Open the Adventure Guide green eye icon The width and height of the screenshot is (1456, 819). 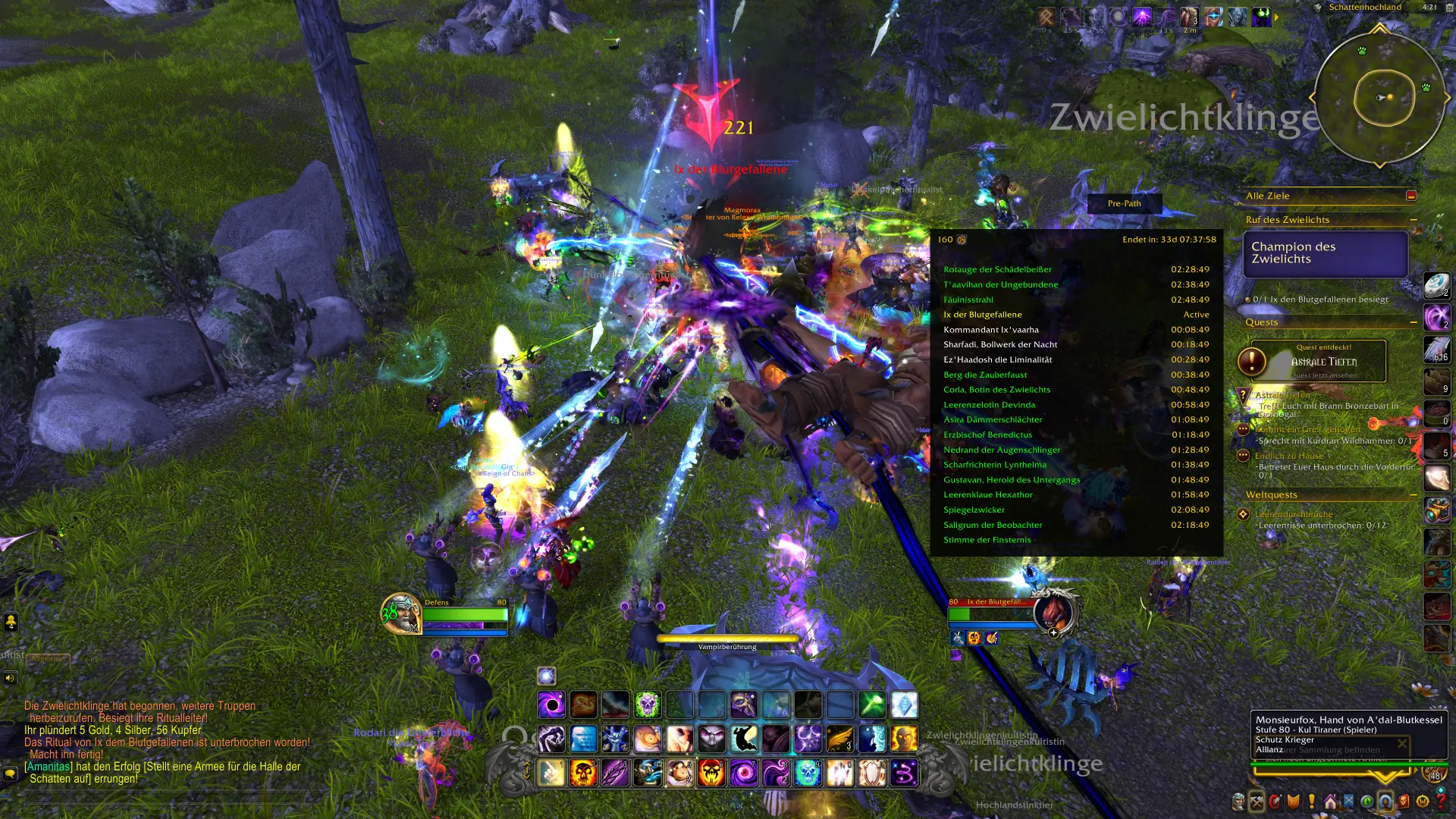(1367, 800)
